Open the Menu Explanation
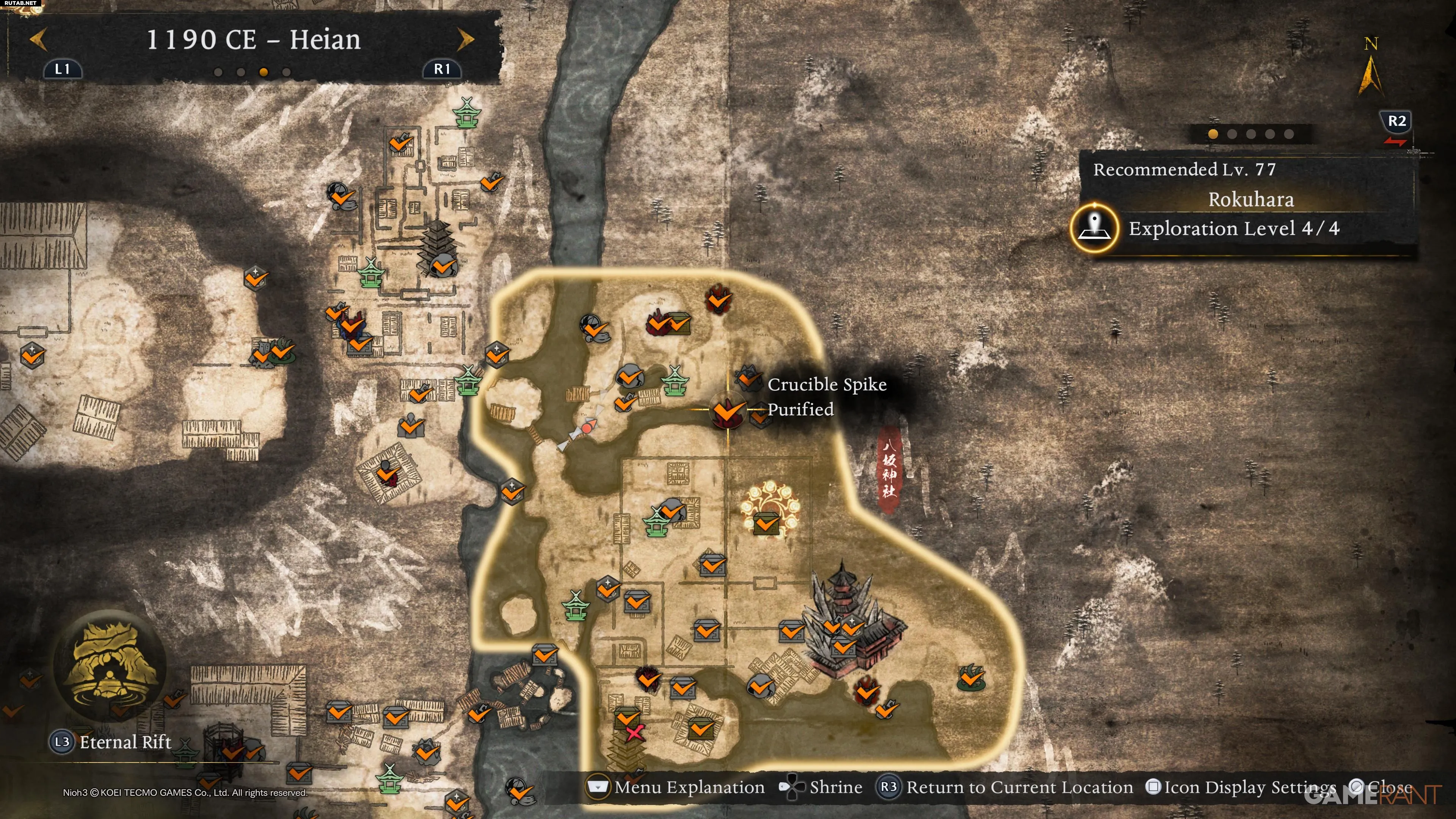Image resolution: width=1456 pixels, height=819 pixels. tap(676, 787)
